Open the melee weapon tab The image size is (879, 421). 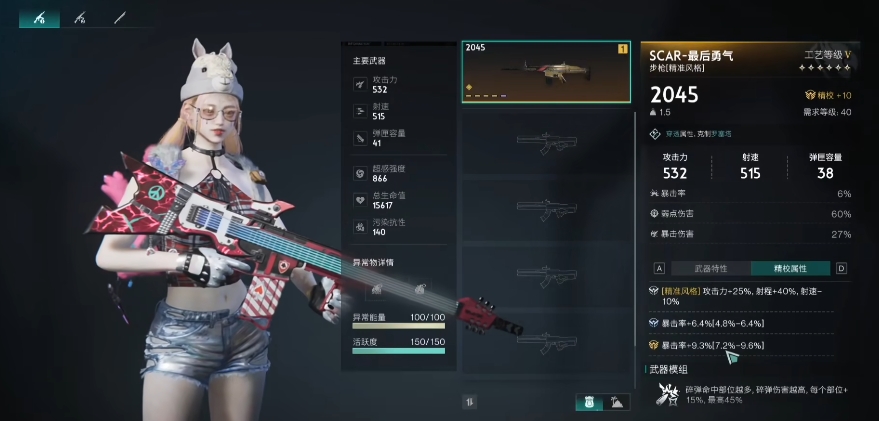pyautogui.click(x=120, y=17)
